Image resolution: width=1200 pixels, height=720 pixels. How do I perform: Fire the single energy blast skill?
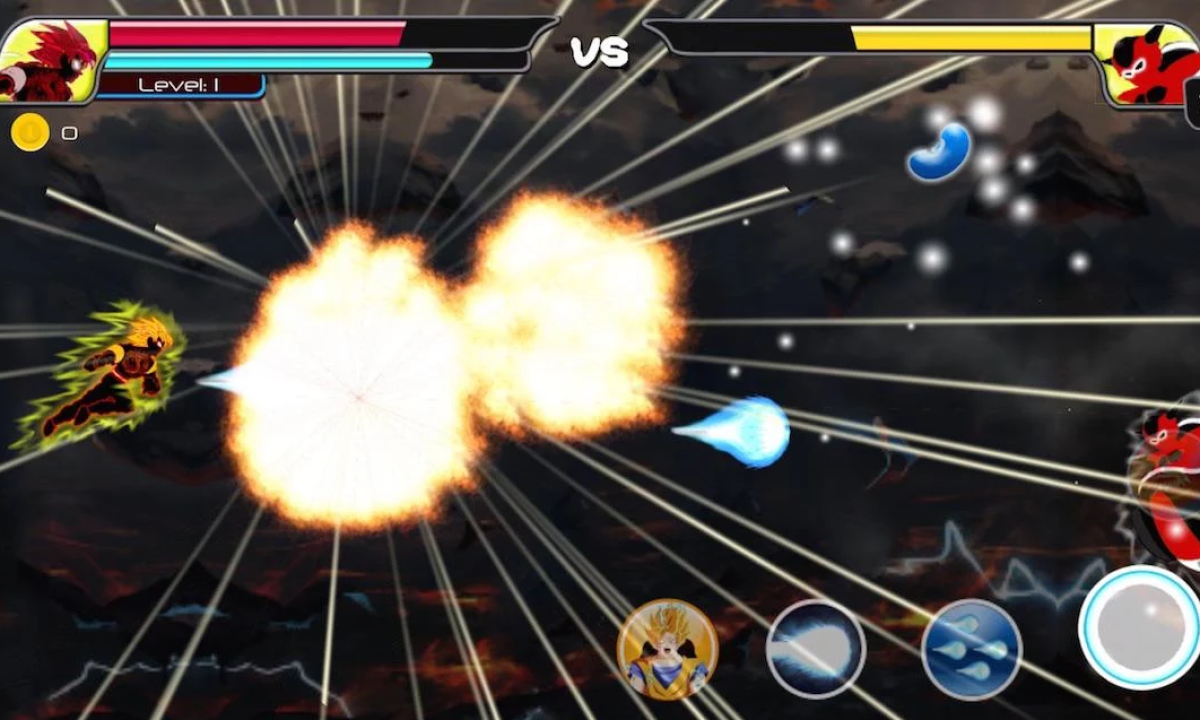(815, 649)
